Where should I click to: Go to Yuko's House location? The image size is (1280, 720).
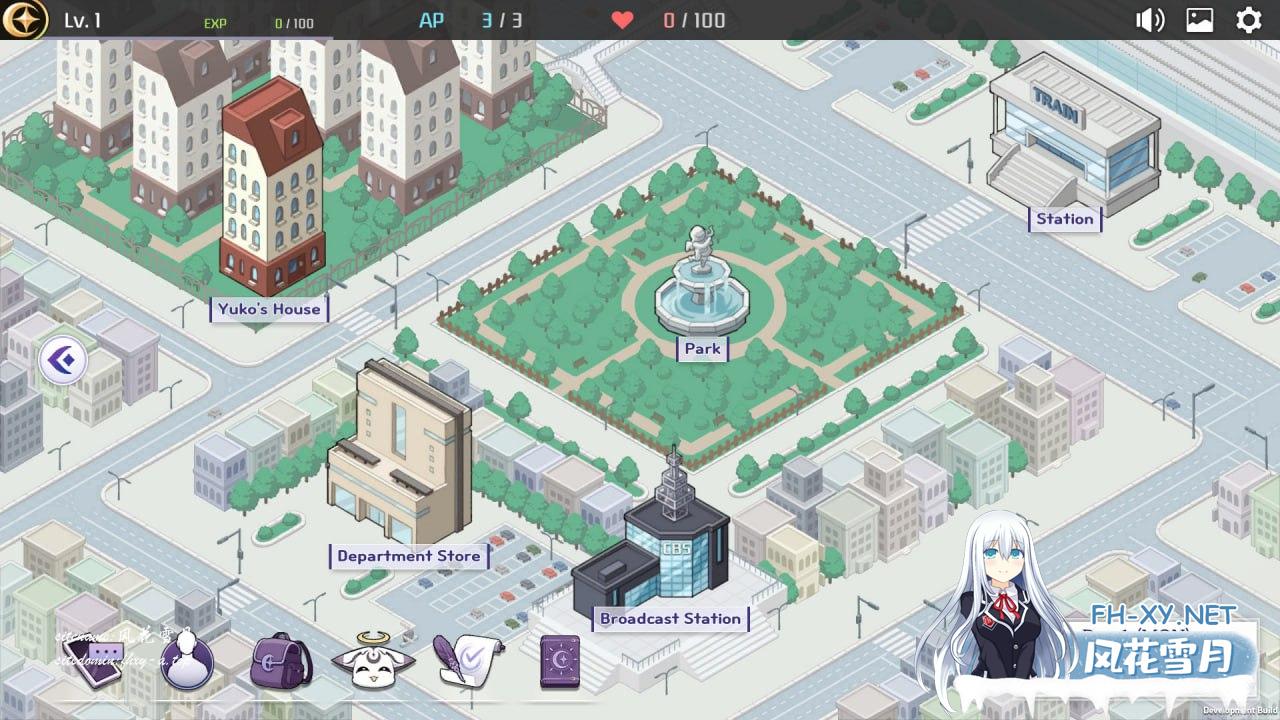tap(269, 309)
